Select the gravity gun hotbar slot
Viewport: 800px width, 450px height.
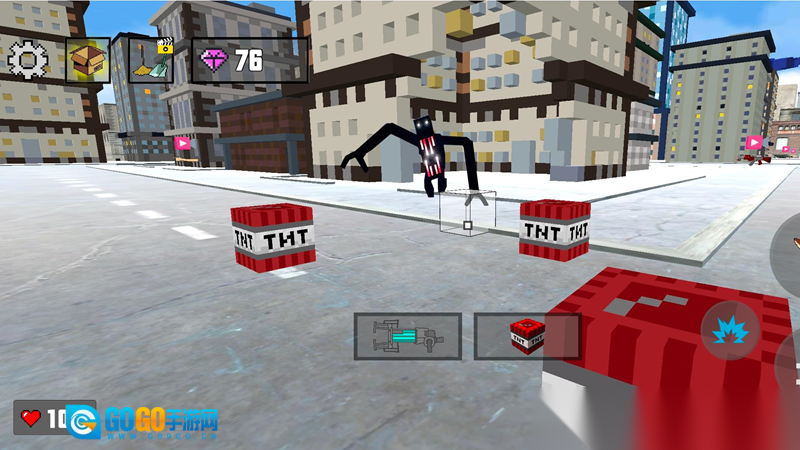pyautogui.click(x=407, y=336)
